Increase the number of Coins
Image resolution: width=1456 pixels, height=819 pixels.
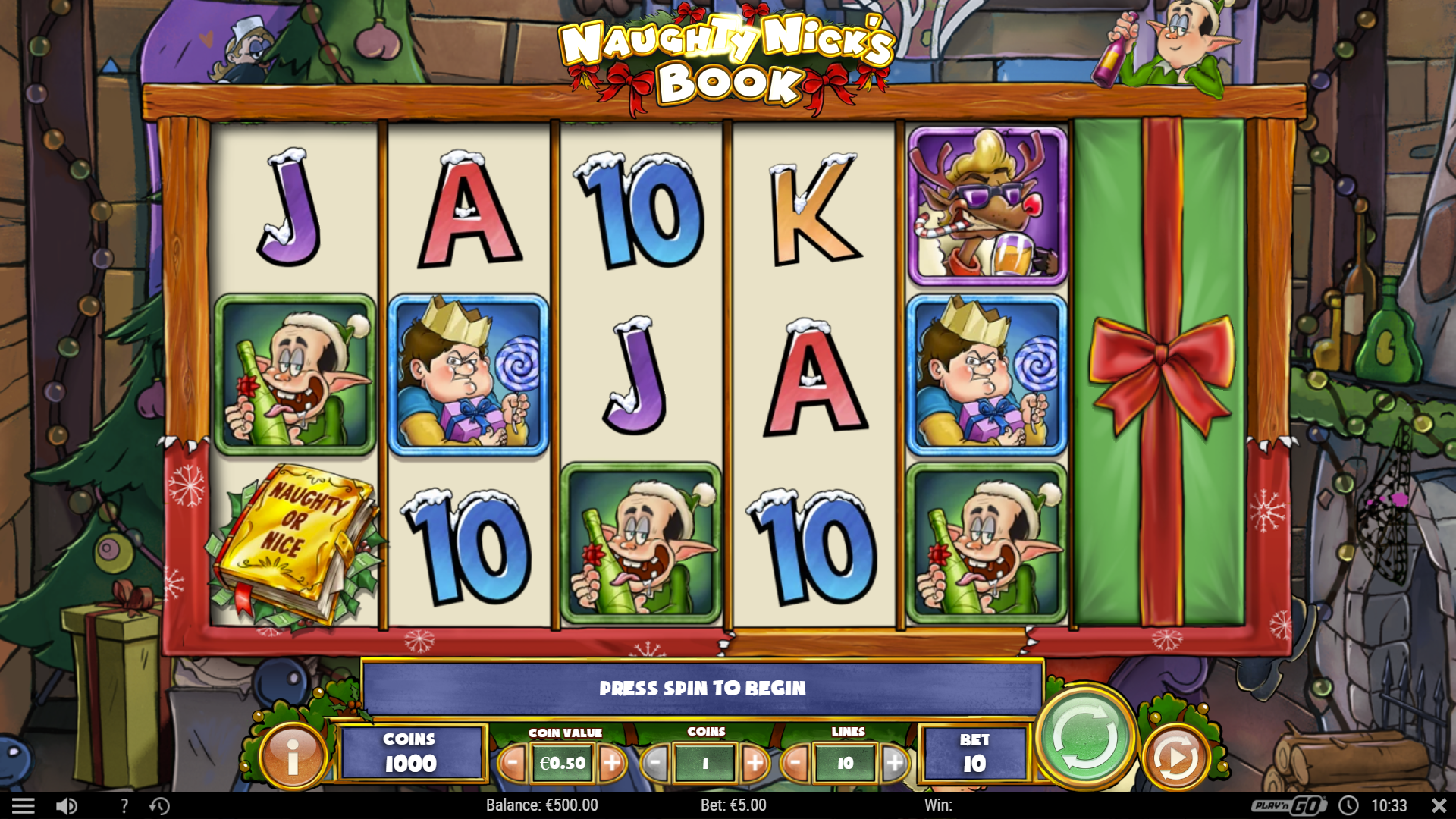coord(755,764)
